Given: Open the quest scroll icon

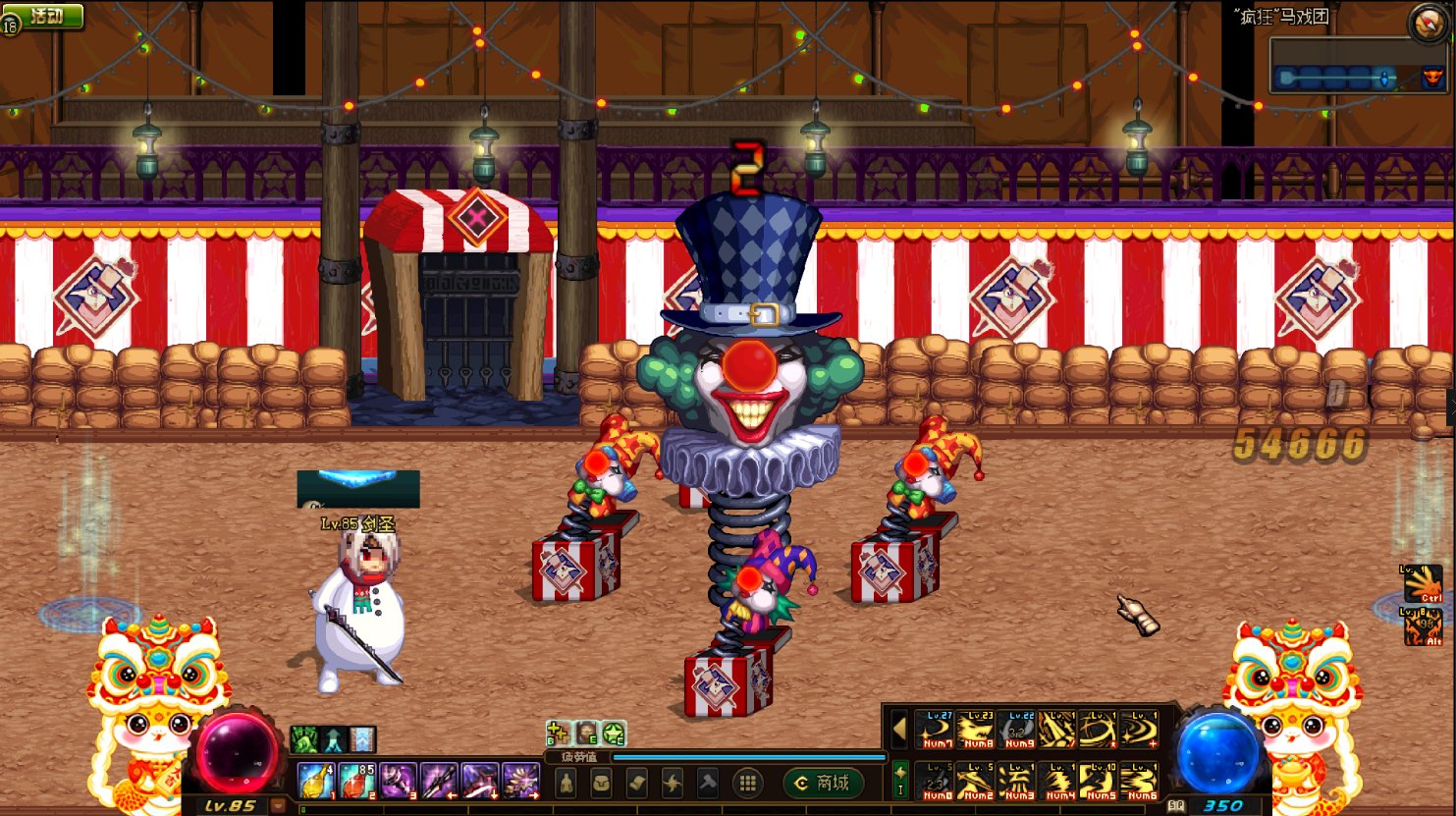Looking at the screenshot, I should tap(636, 783).
